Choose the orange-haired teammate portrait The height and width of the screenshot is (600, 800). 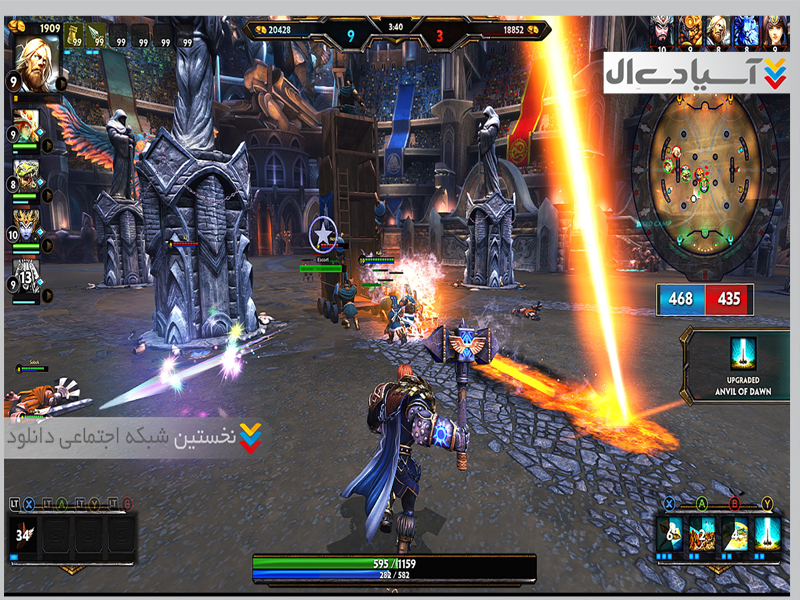29,123
